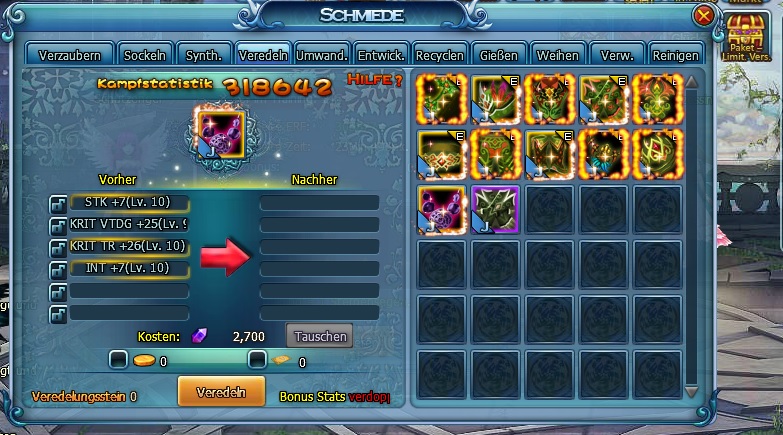Open the Sockeln tab
Screen dimensions: 783x435
pos(146,55)
